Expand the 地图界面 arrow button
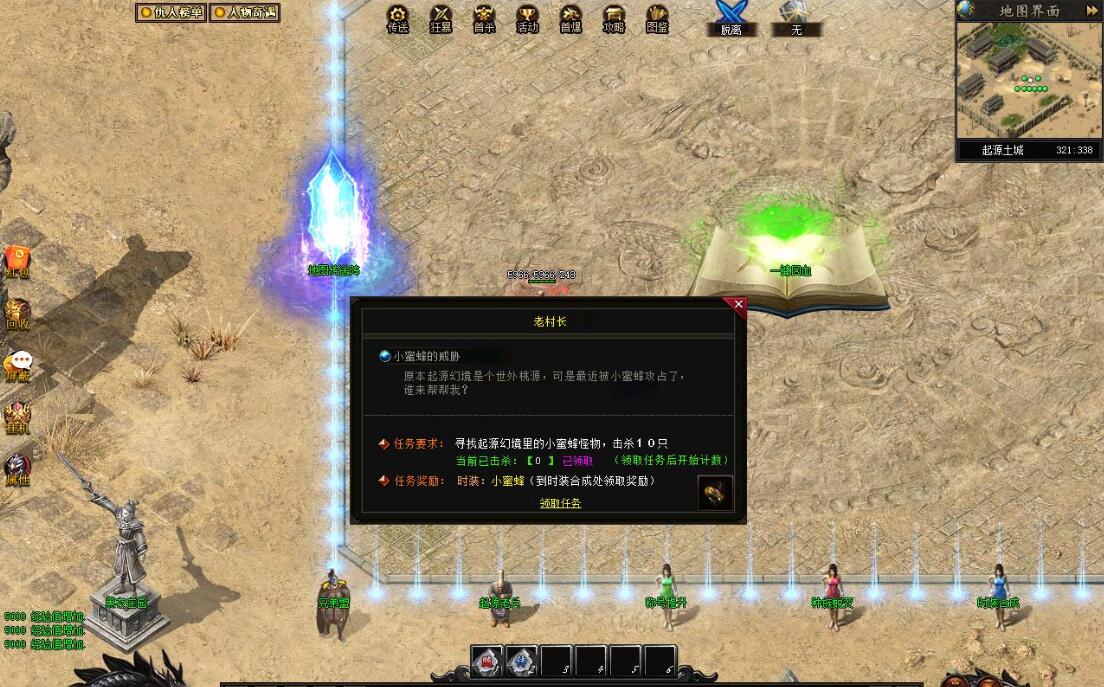This screenshot has width=1104, height=687. (x=1091, y=10)
